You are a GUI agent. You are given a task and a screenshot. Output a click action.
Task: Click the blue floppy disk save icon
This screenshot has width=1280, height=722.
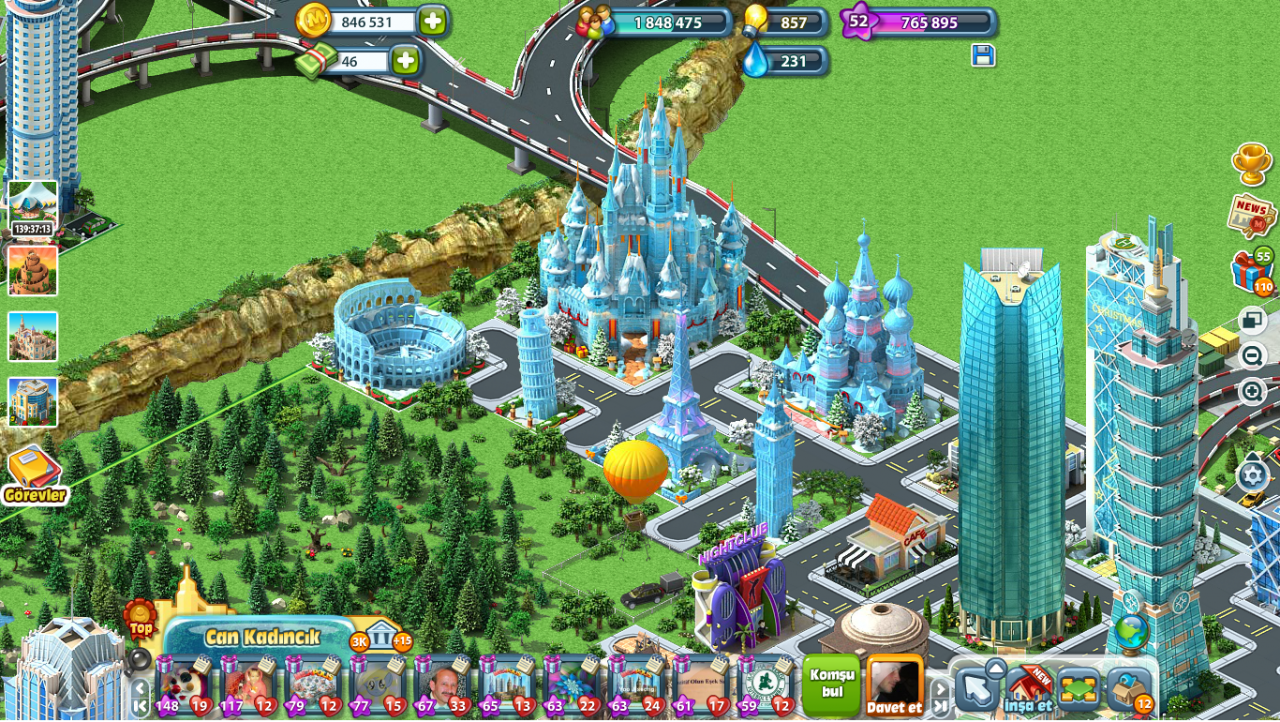tap(983, 56)
